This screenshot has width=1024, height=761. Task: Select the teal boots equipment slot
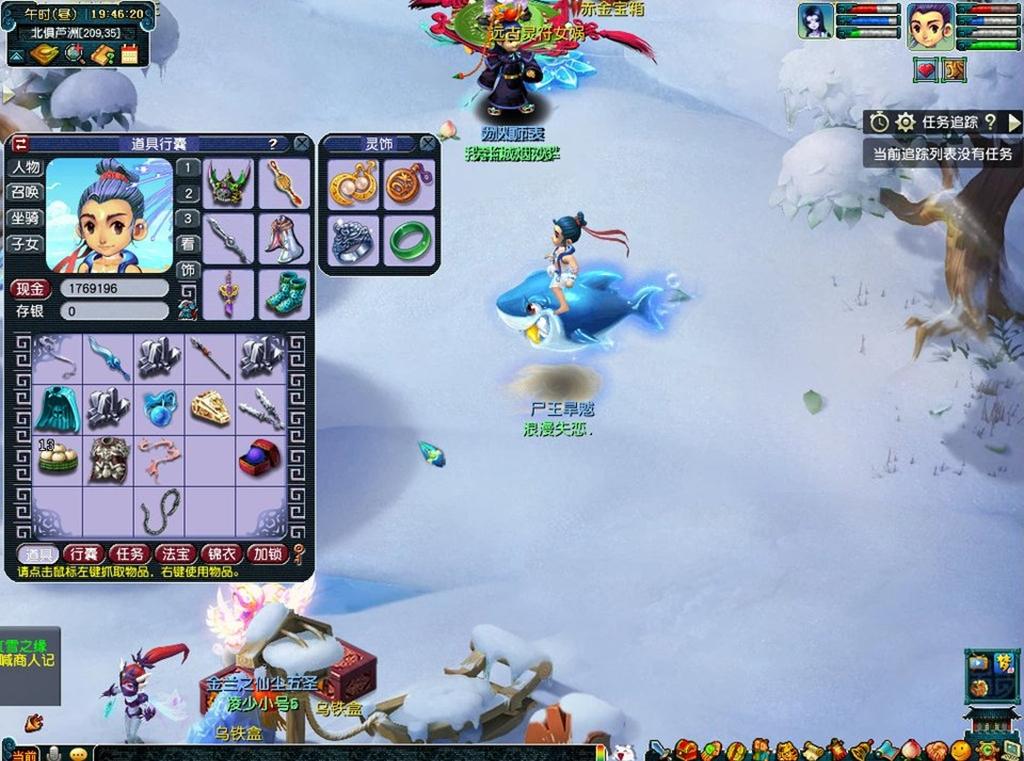tap(285, 294)
